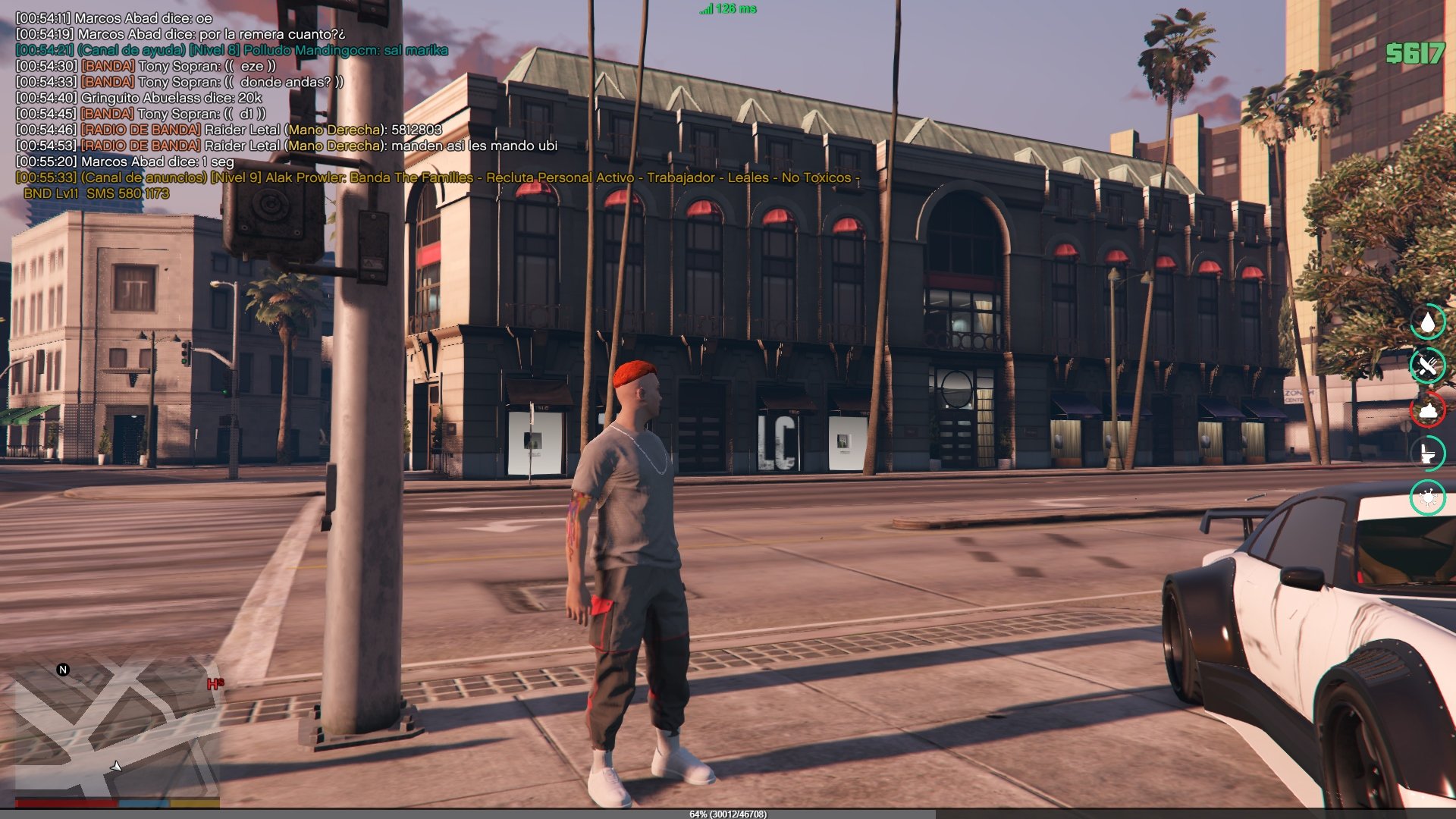Click the Alak Prowler announcement in chat

click(437, 178)
